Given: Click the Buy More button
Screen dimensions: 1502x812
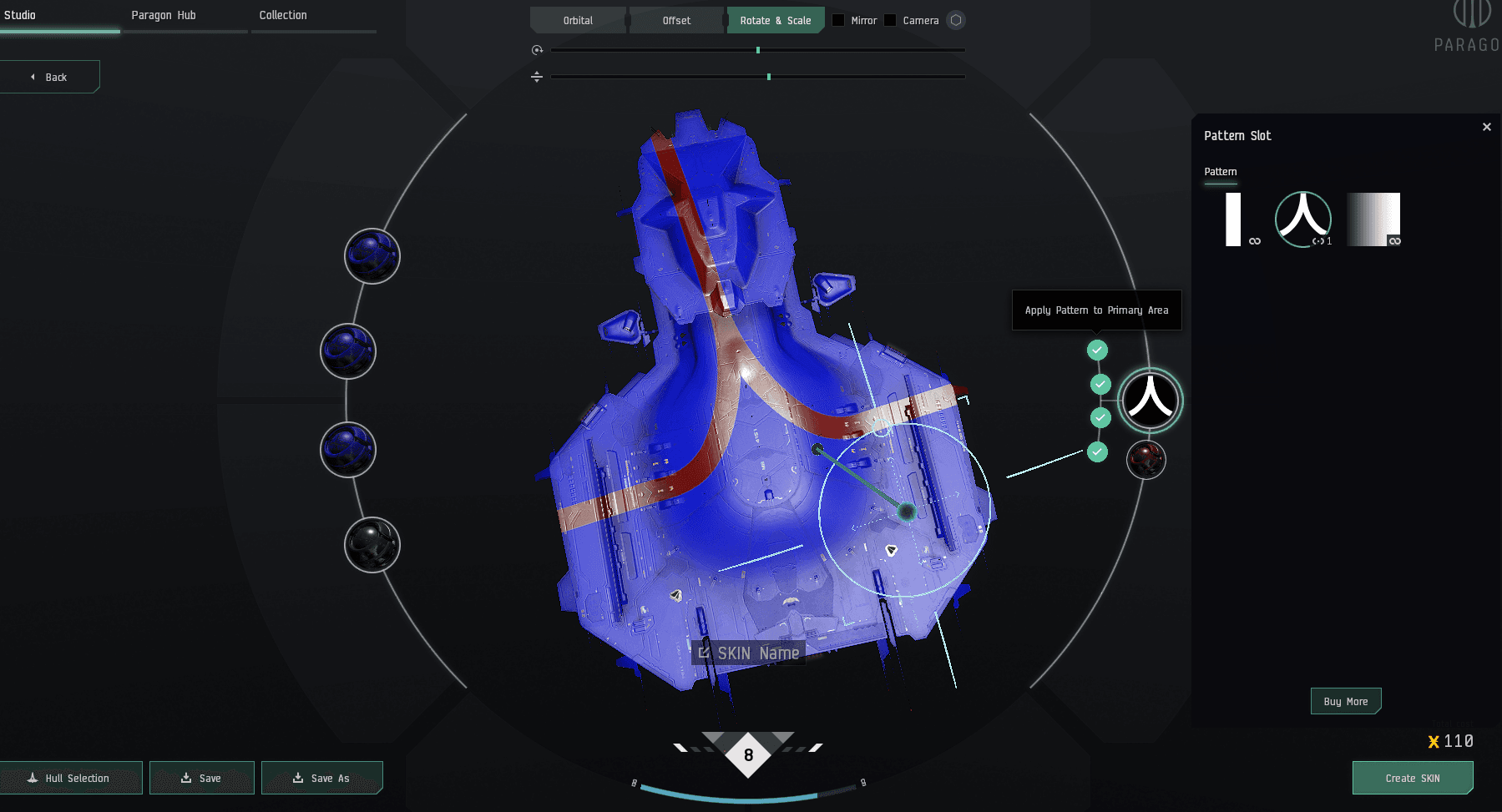Looking at the screenshot, I should point(1345,702).
